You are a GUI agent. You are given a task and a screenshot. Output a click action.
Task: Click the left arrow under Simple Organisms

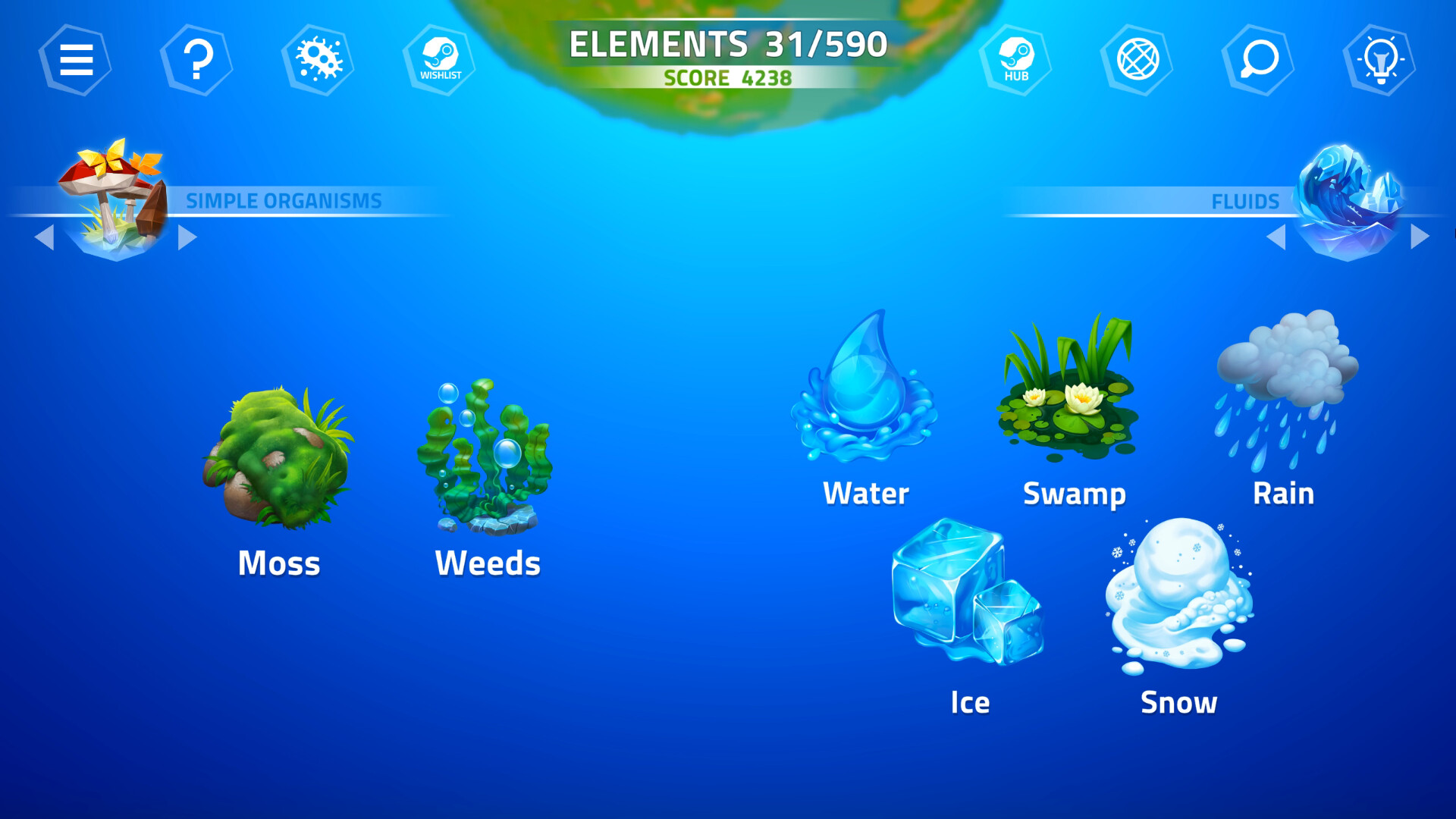(44, 237)
